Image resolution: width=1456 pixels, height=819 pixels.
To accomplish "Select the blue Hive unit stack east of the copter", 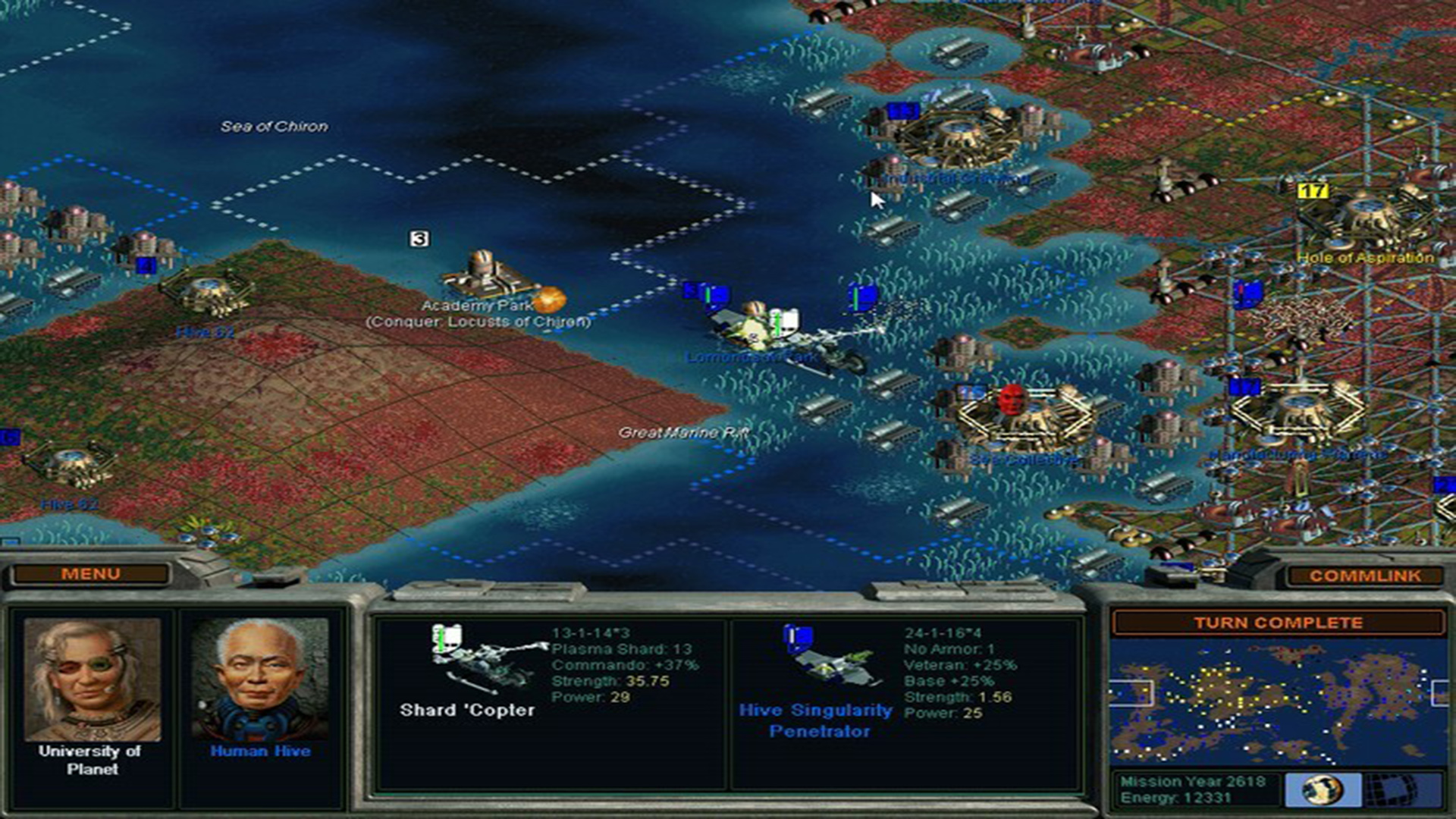I will tap(861, 296).
